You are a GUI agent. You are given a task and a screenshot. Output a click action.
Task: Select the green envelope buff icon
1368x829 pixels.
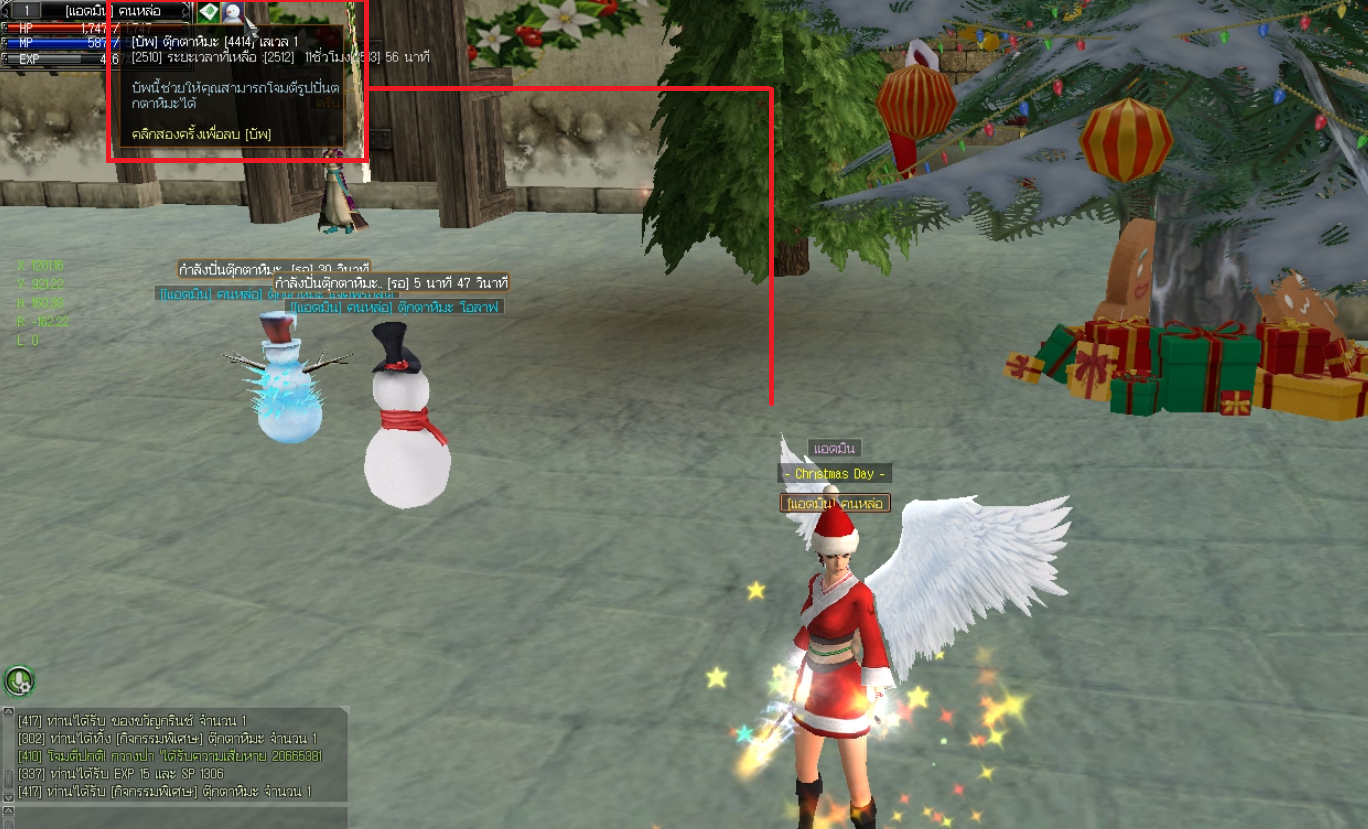click(208, 12)
